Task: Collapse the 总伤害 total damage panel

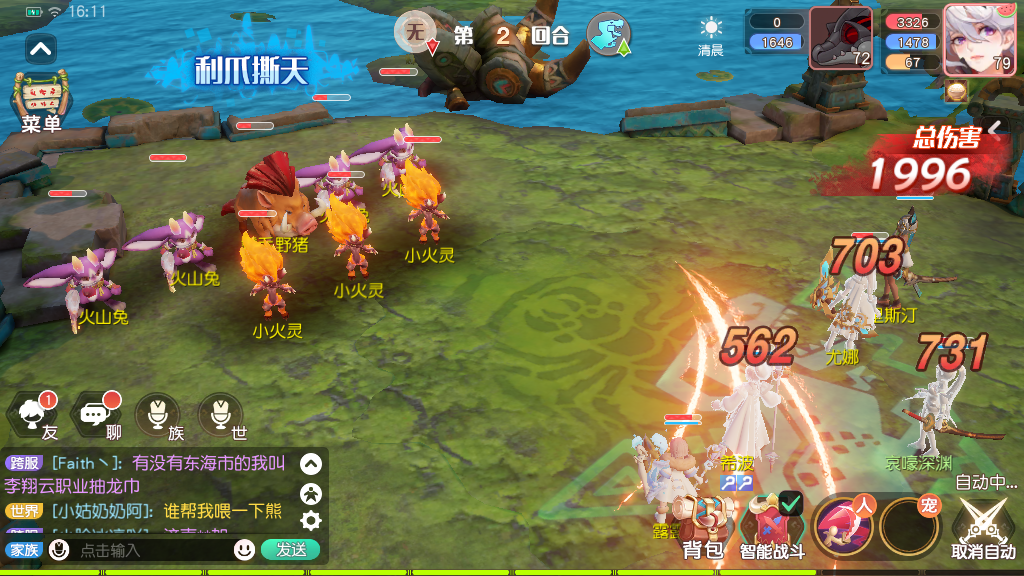Action: [x=994, y=130]
